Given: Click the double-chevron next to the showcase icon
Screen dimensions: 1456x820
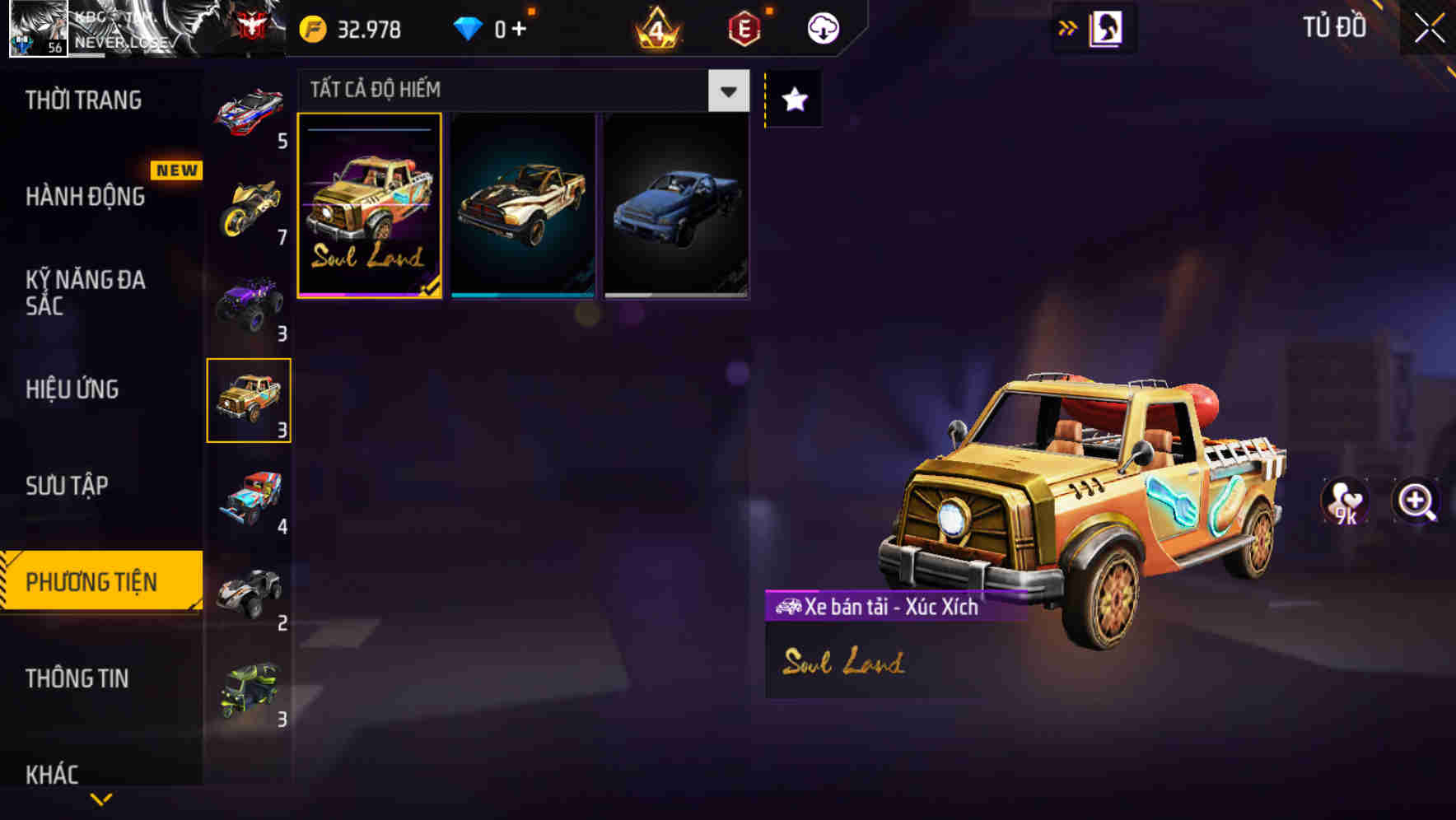Looking at the screenshot, I should pyautogui.click(x=1066, y=27).
